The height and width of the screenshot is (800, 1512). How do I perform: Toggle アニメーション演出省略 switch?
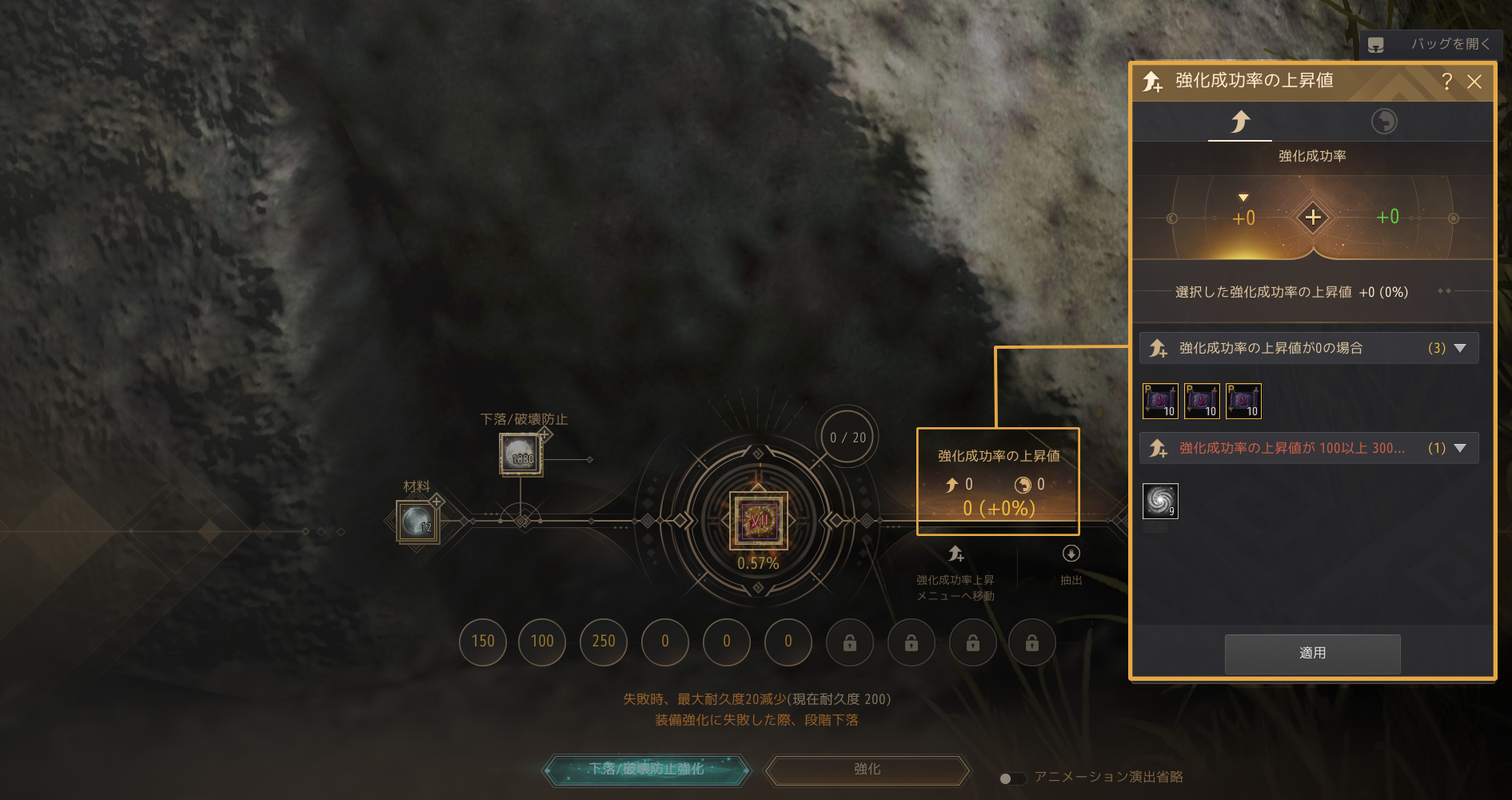1011,778
